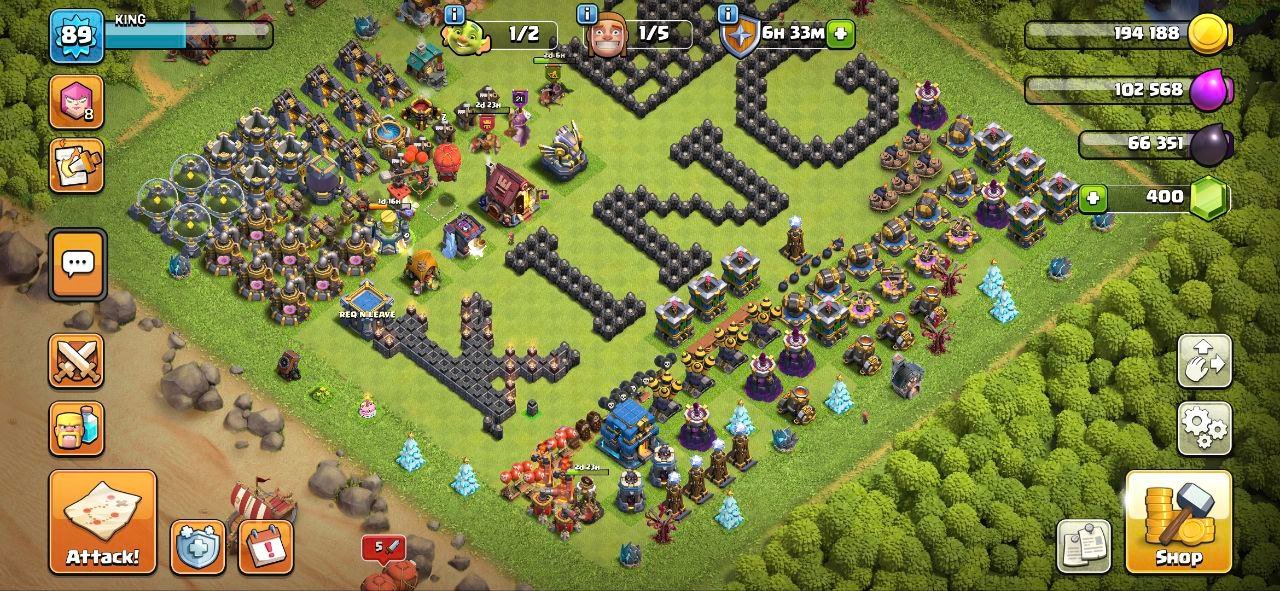Image resolution: width=1280 pixels, height=591 pixels.
Task: Click the green plus next to 400 gems
Action: tap(1092, 197)
